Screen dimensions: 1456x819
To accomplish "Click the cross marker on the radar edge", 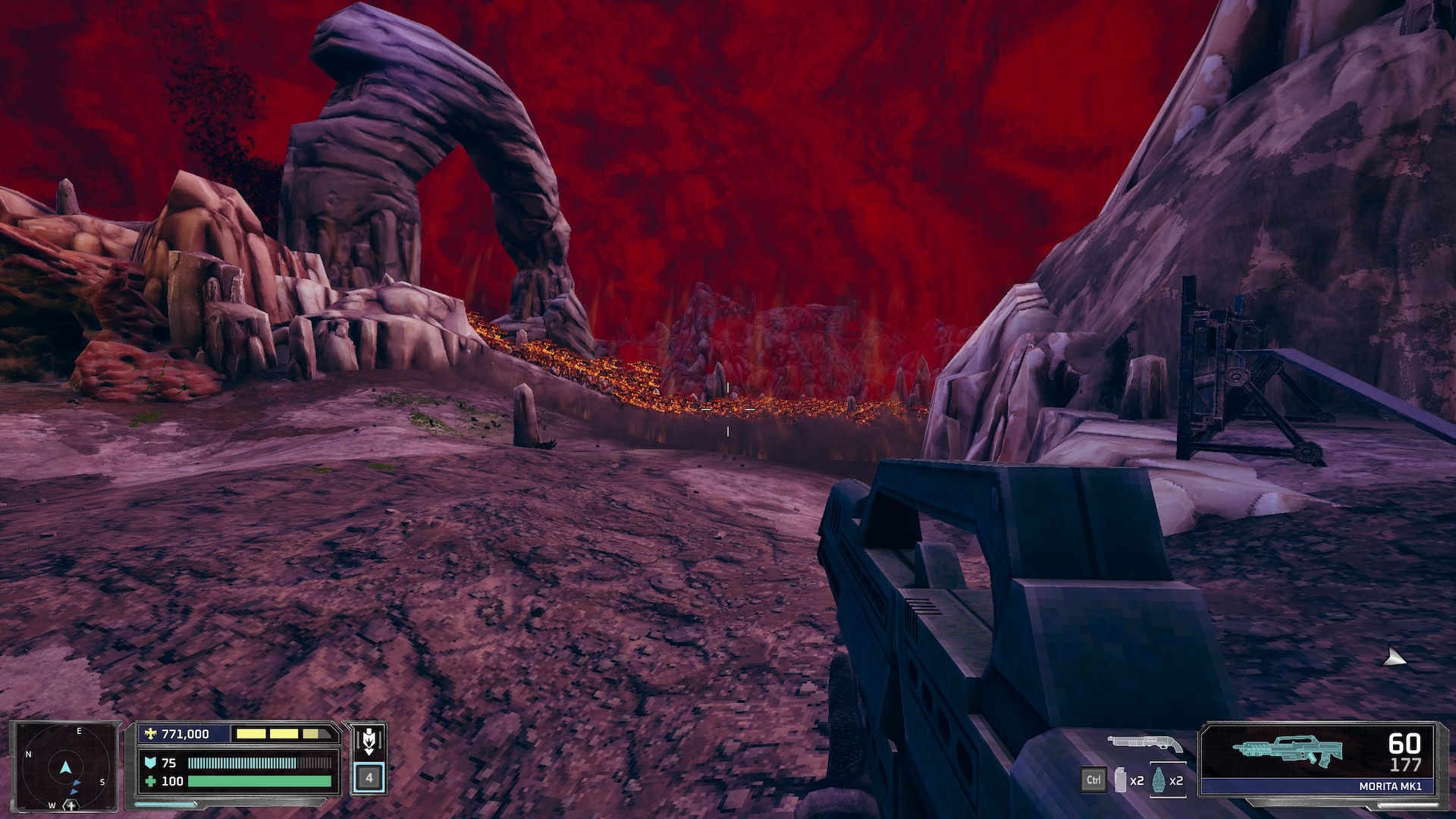I will click(x=71, y=805).
